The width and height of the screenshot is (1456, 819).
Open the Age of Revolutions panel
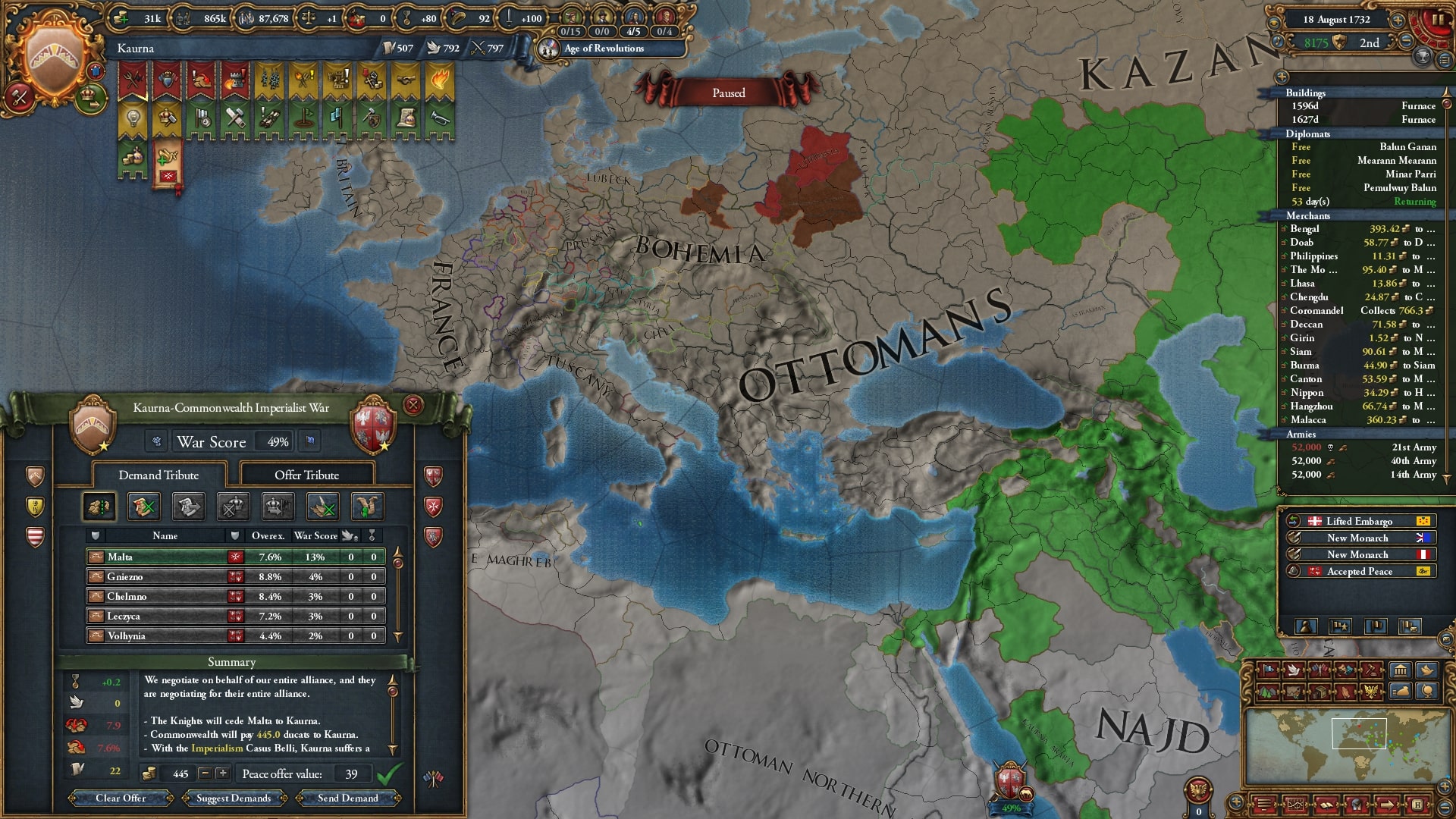[x=604, y=49]
